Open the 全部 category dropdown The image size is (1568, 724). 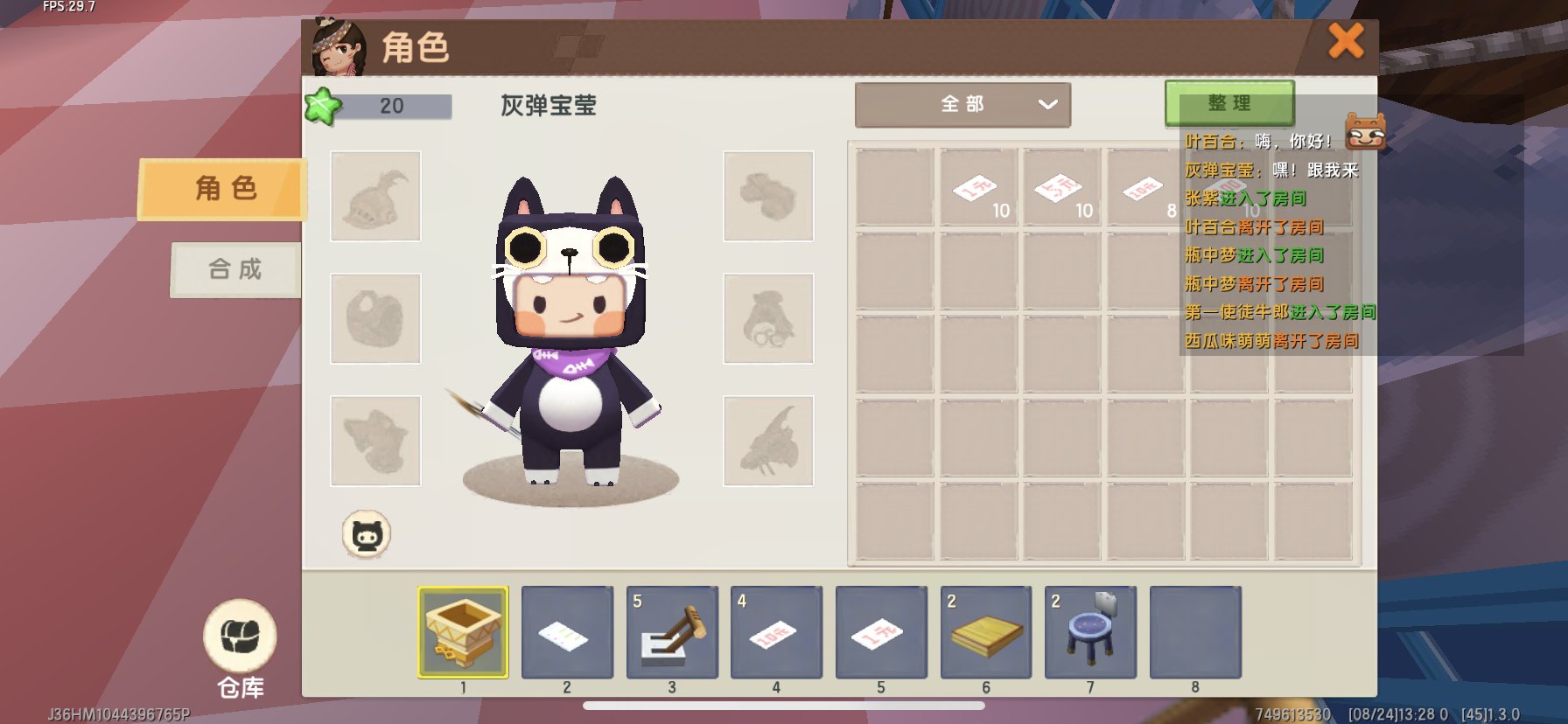coord(962,105)
